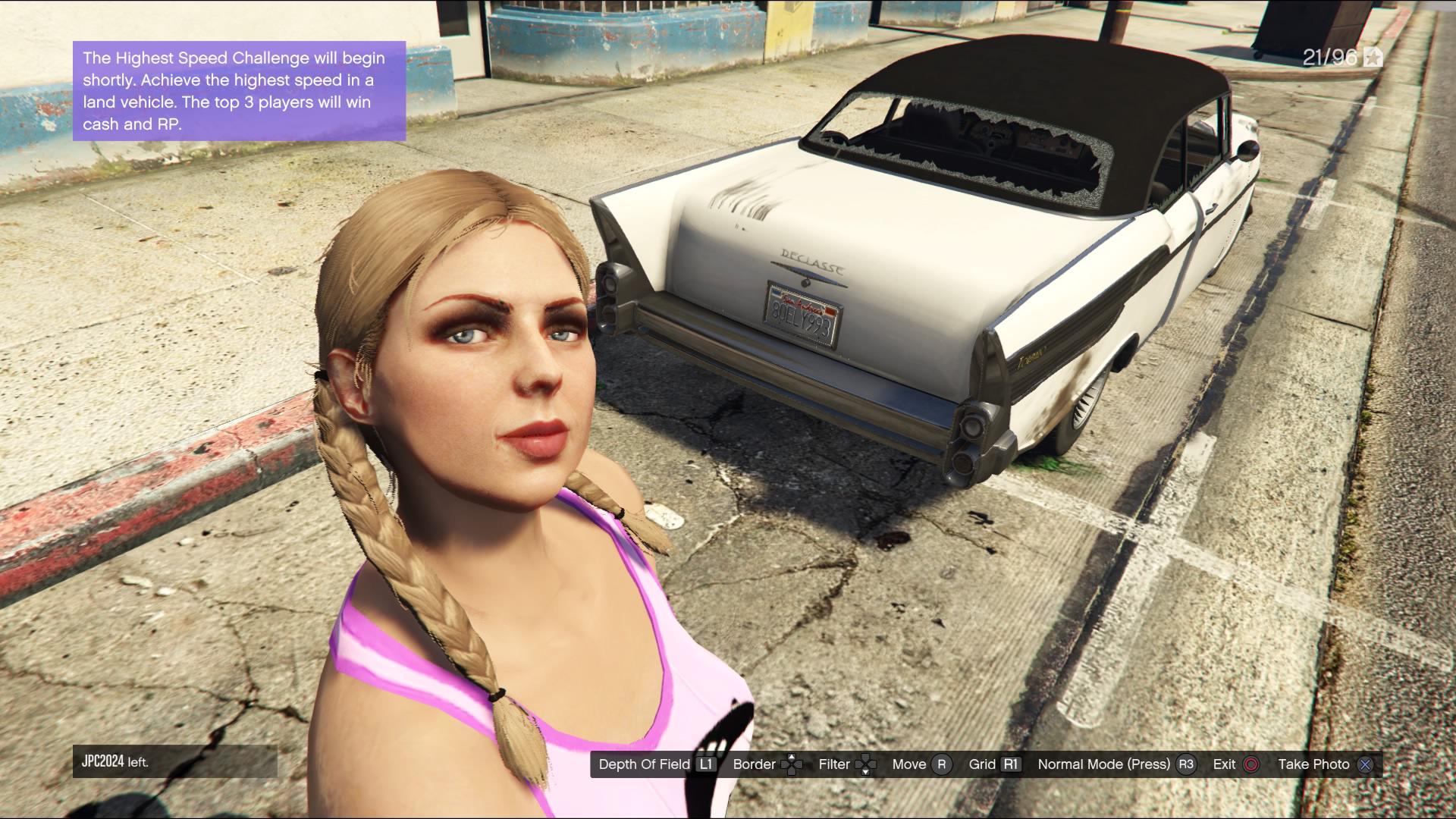Screen dimensions: 1456x819
Task: Cycle upward through Filter options
Action: coord(867,757)
